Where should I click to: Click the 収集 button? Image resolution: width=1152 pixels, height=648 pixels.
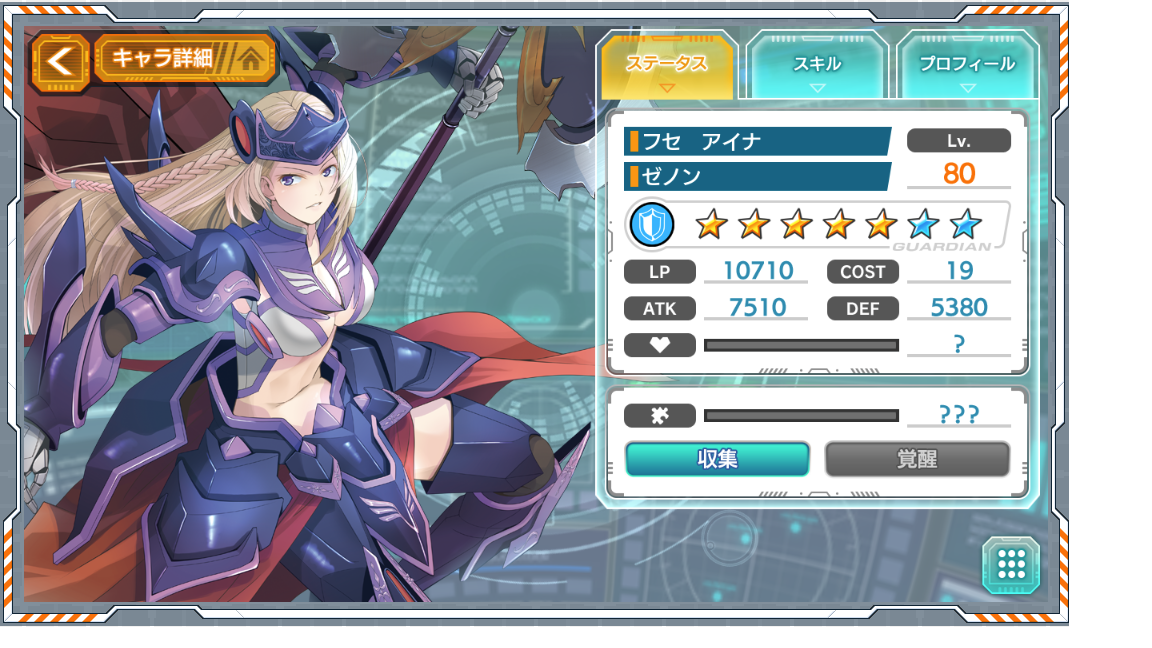click(717, 459)
